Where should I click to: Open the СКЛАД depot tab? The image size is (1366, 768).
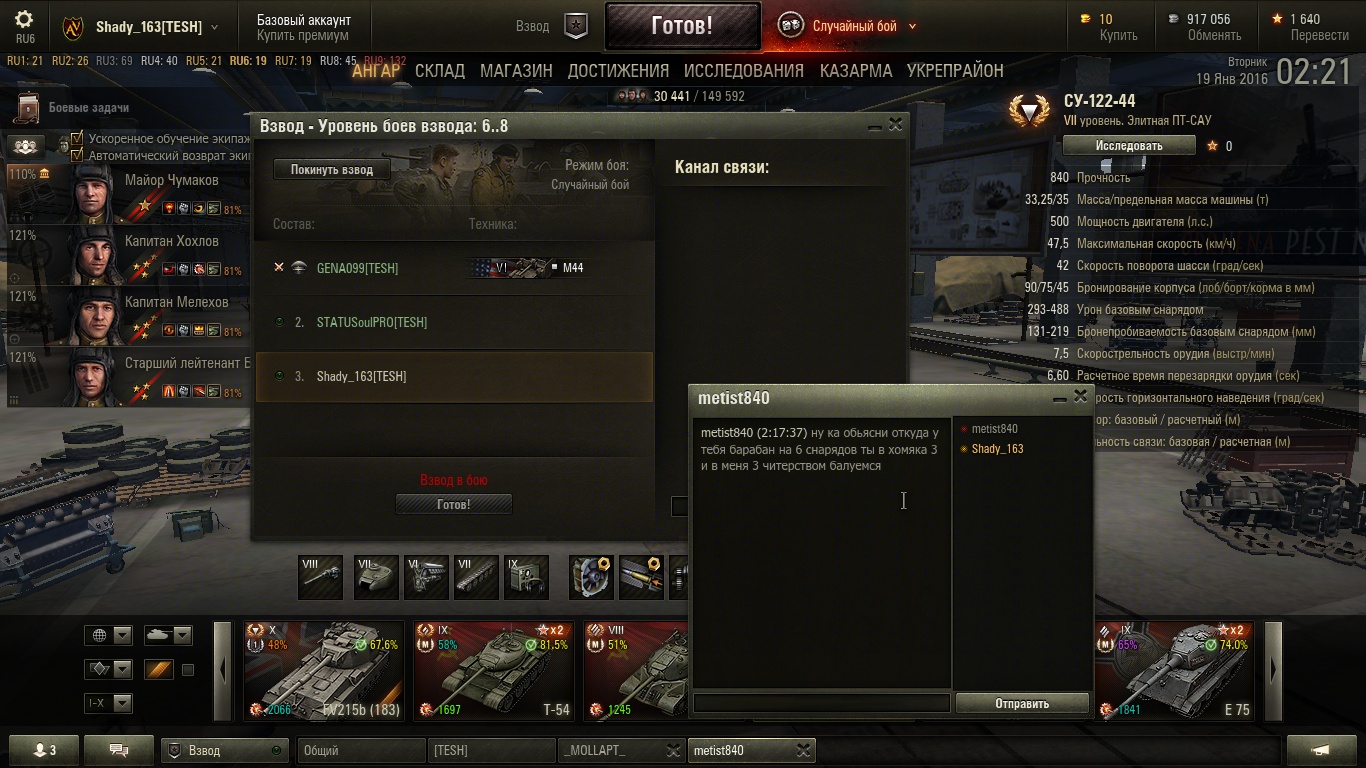440,71
